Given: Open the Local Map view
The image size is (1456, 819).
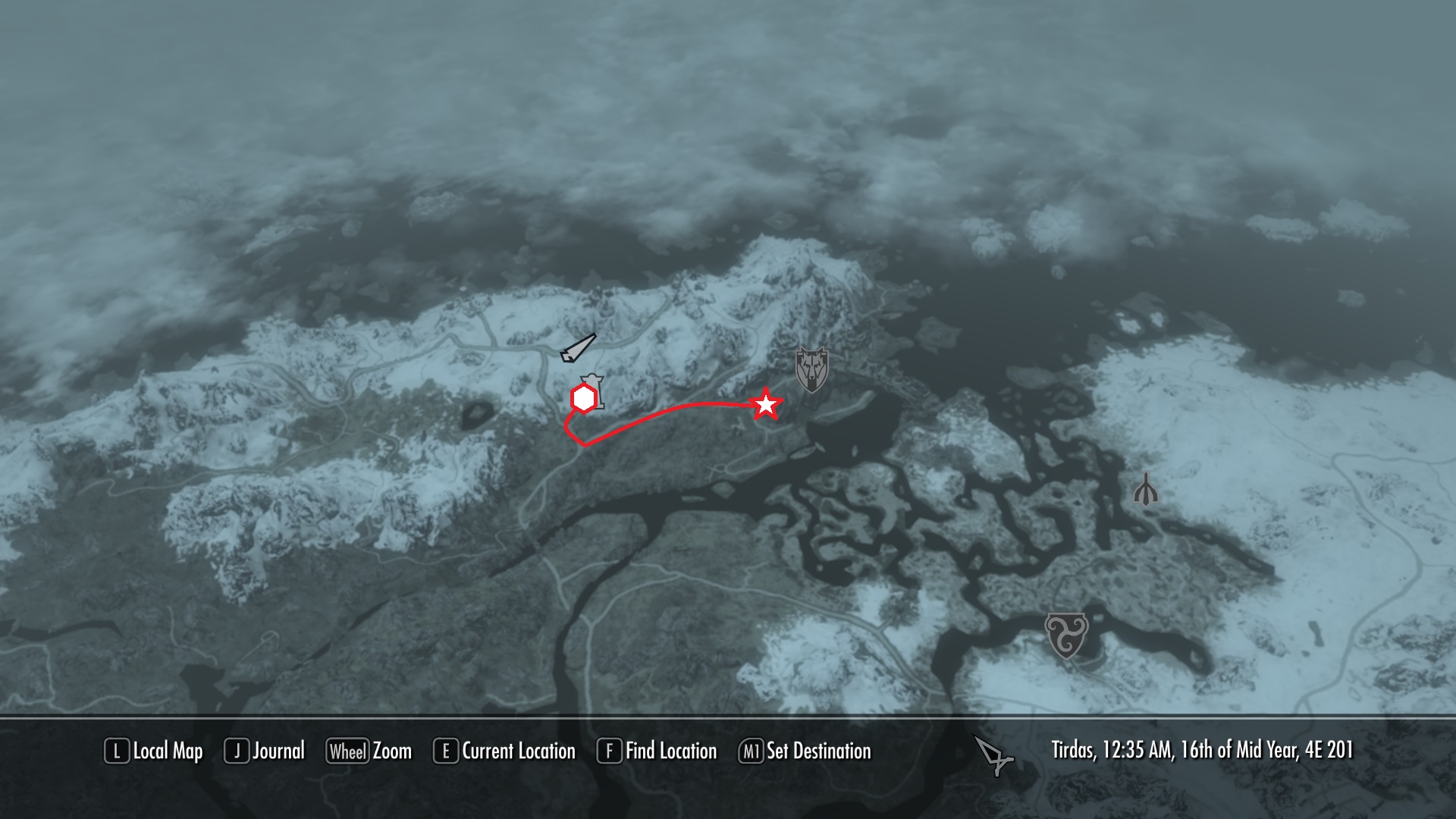Looking at the screenshot, I should 154,752.
